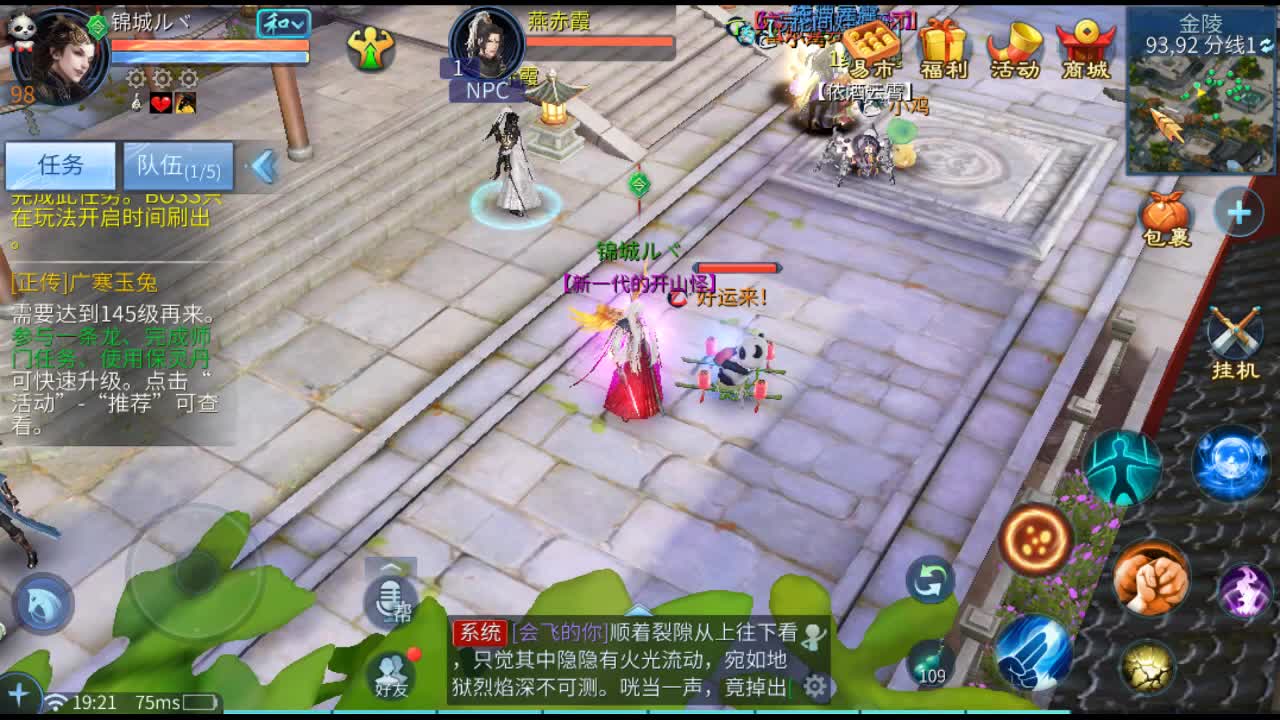Select the 任务 quest tab
The width and height of the screenshot is (1280, 720).
click(62, 164)
